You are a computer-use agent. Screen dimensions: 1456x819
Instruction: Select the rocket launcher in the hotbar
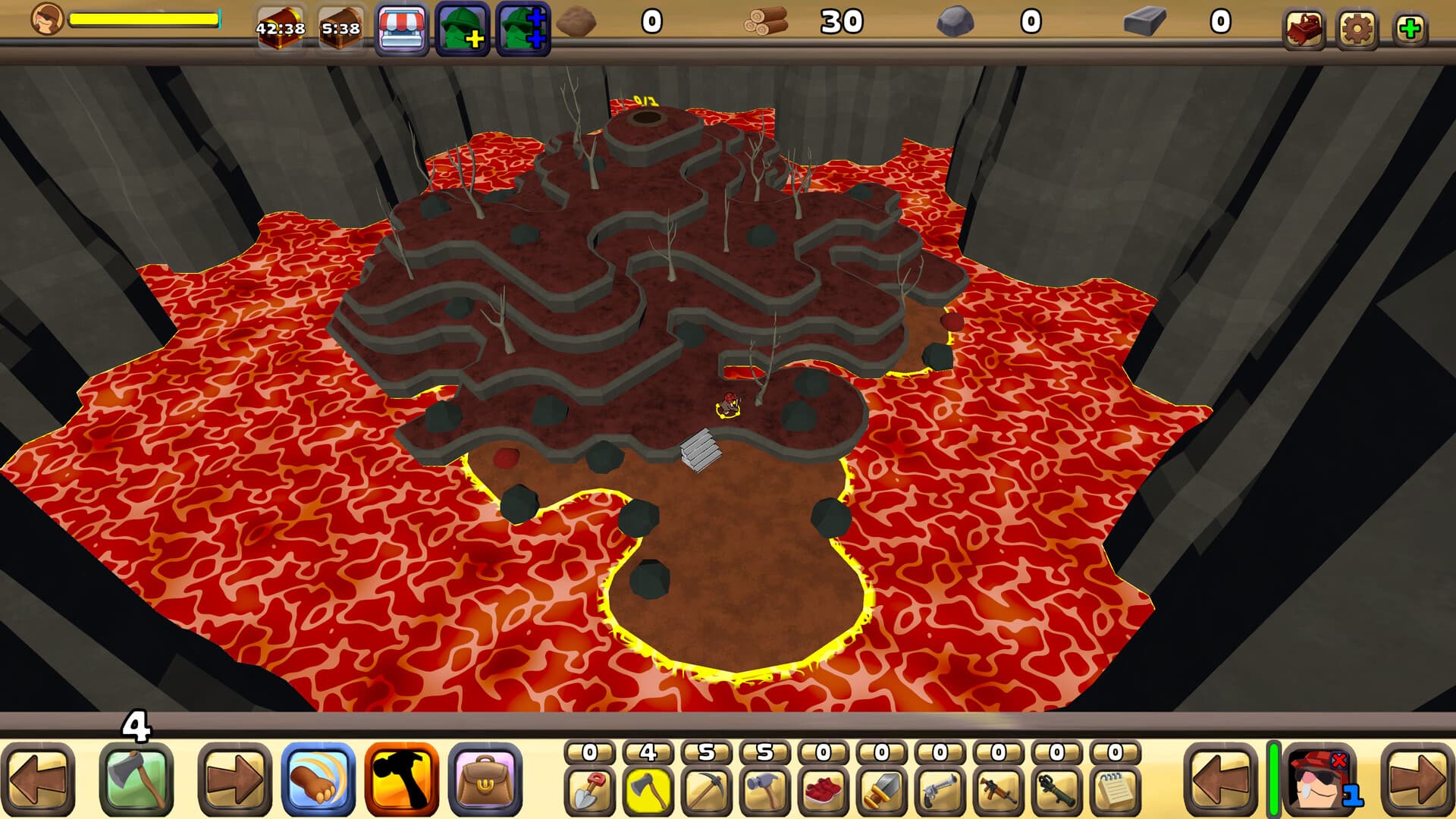coord(1054,789)
